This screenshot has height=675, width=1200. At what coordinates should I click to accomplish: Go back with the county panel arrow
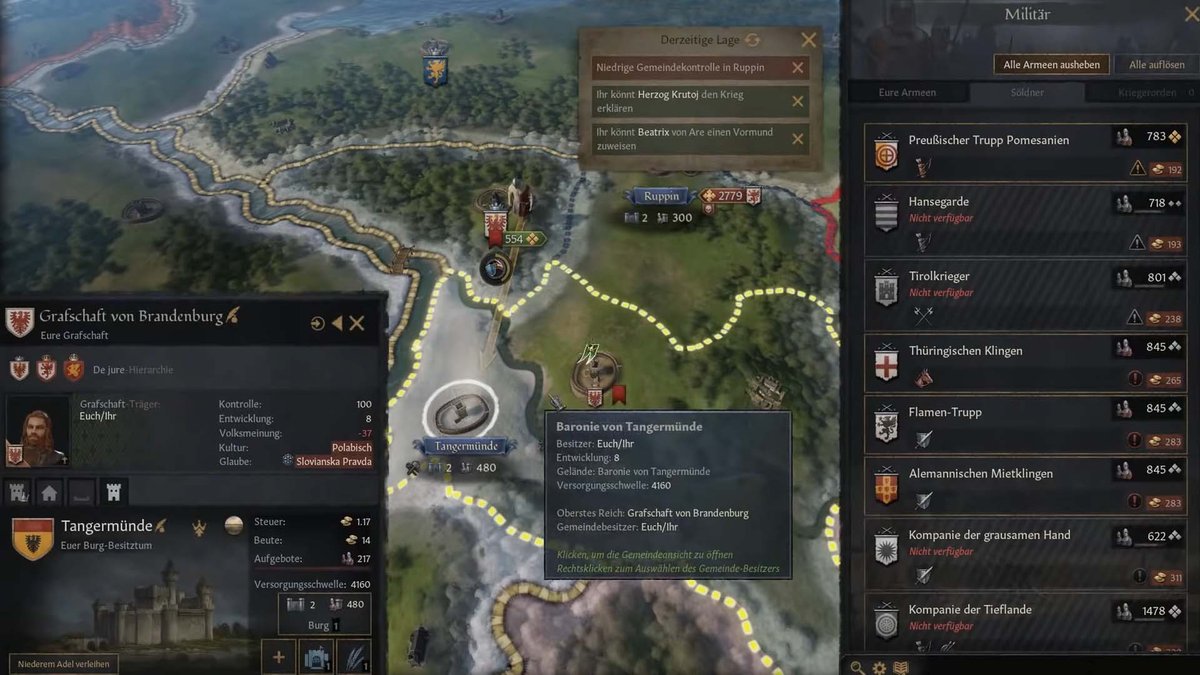tap(337, 323)
